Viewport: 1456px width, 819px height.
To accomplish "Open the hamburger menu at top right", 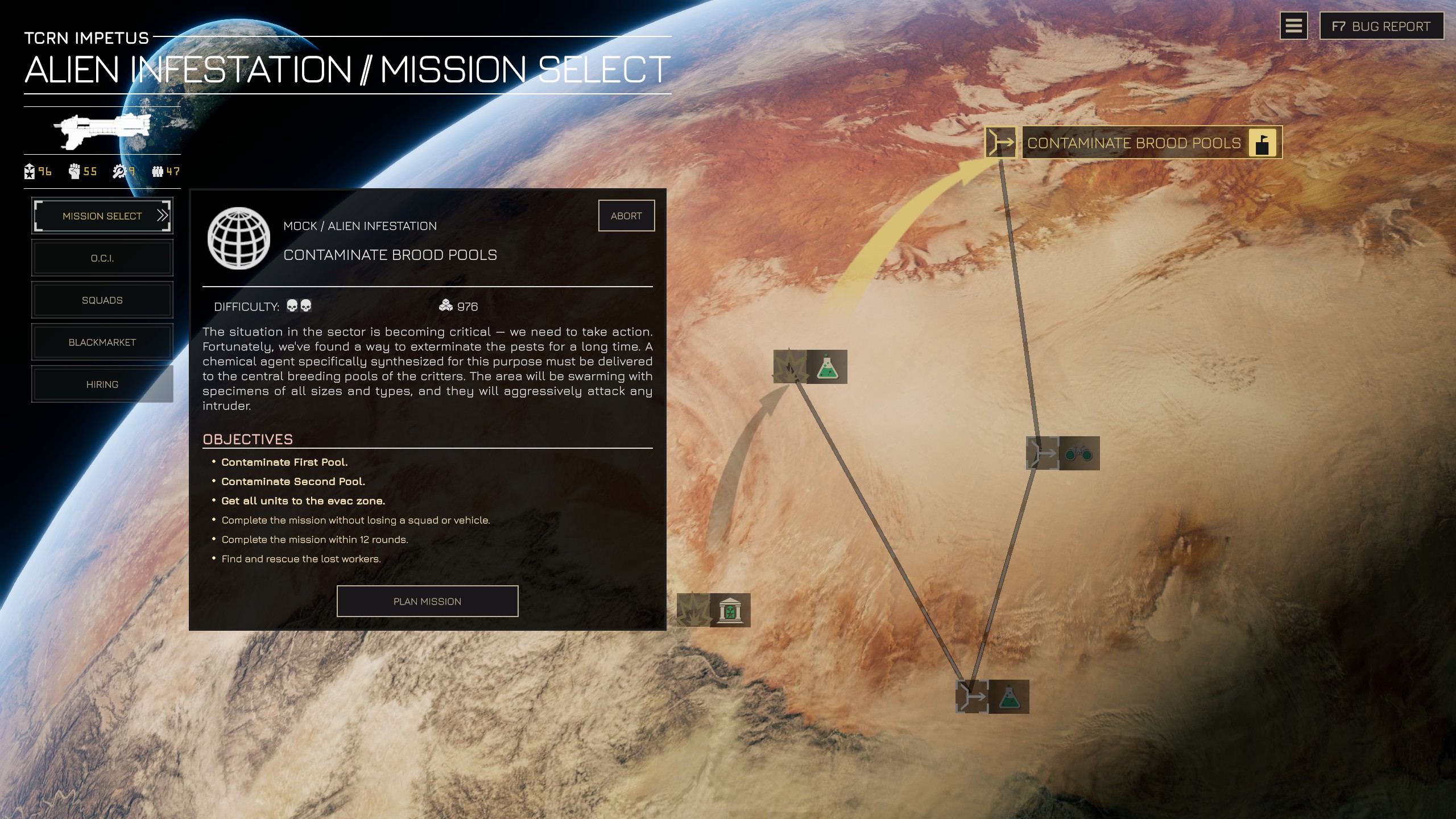I will tap(1293, 26).
